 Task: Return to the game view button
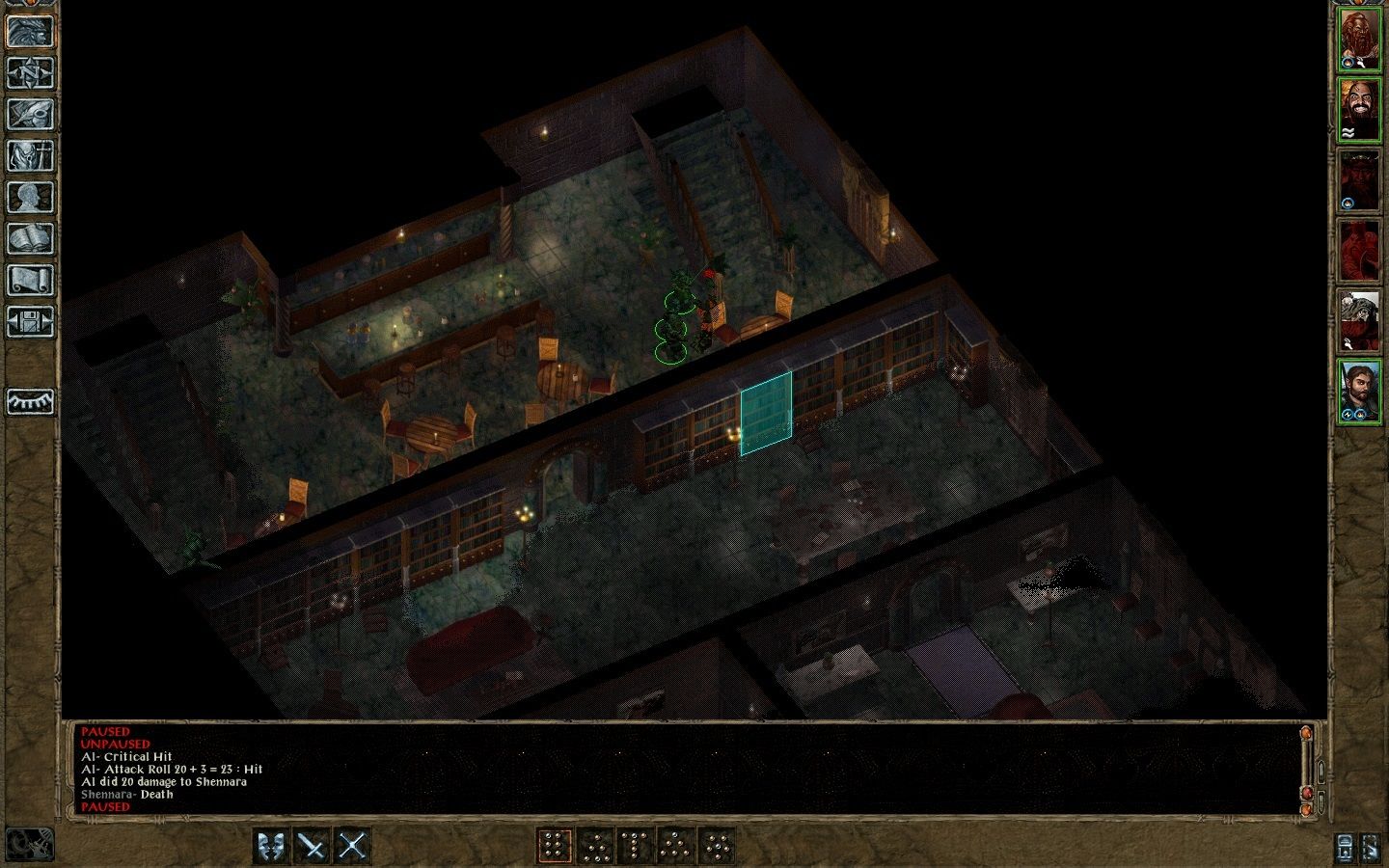(x=30, y=31)
